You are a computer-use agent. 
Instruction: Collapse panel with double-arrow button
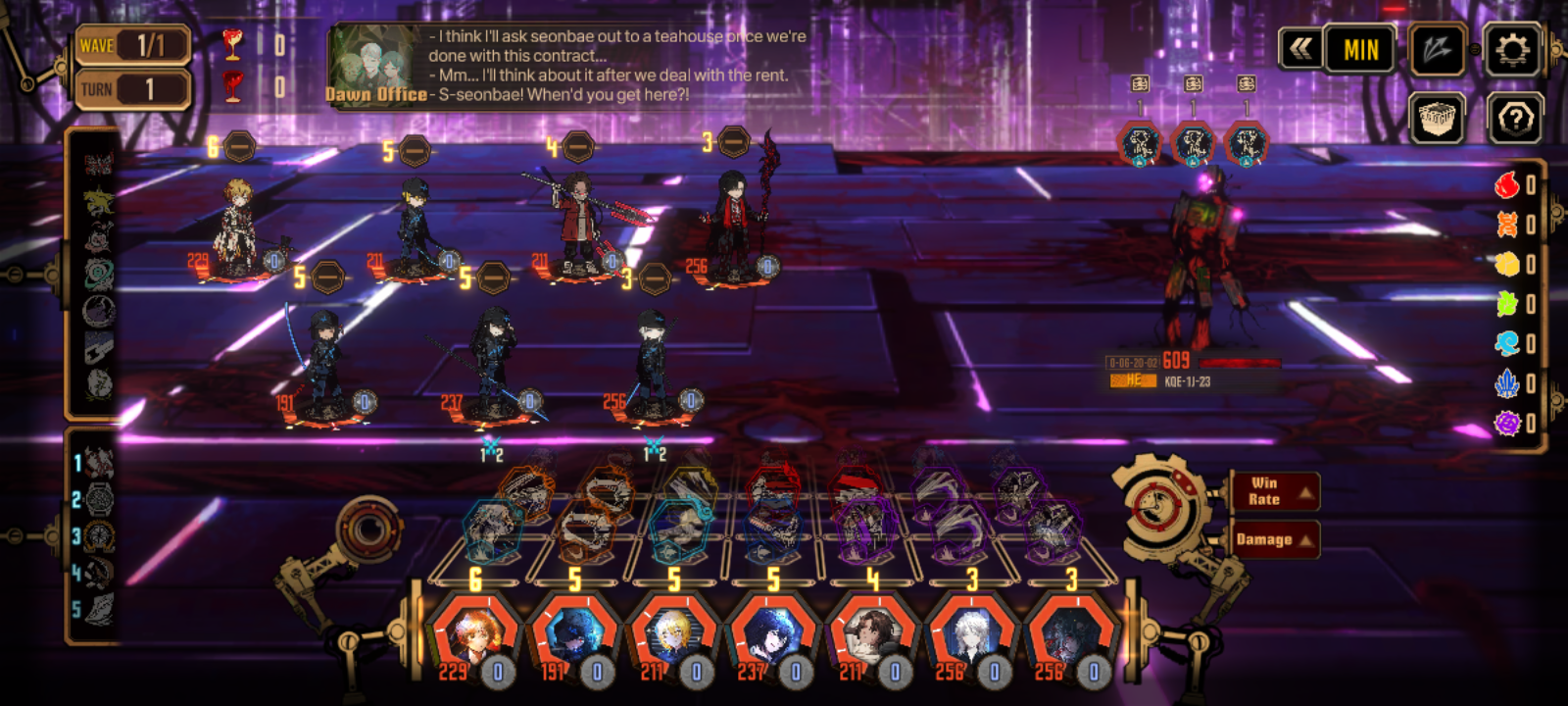point(1300,49)
